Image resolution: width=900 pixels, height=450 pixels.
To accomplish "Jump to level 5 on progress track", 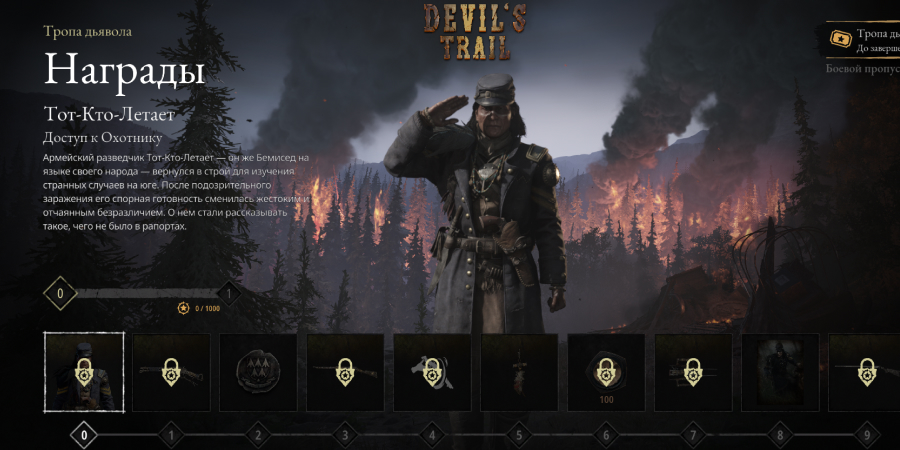I will (519, 435).
